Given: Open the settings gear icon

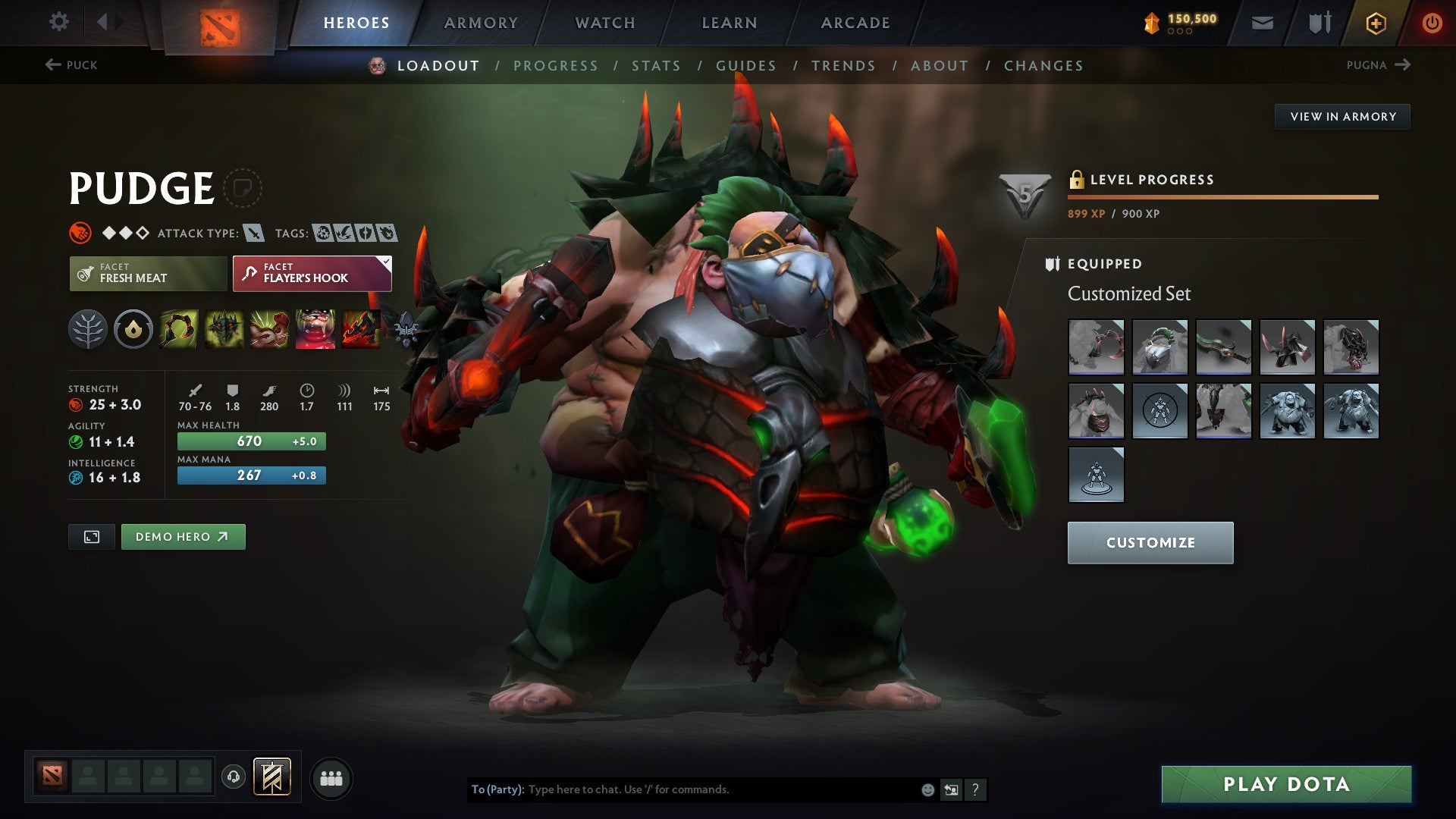Looking at the screenshot, I should [x=58, y=22].
